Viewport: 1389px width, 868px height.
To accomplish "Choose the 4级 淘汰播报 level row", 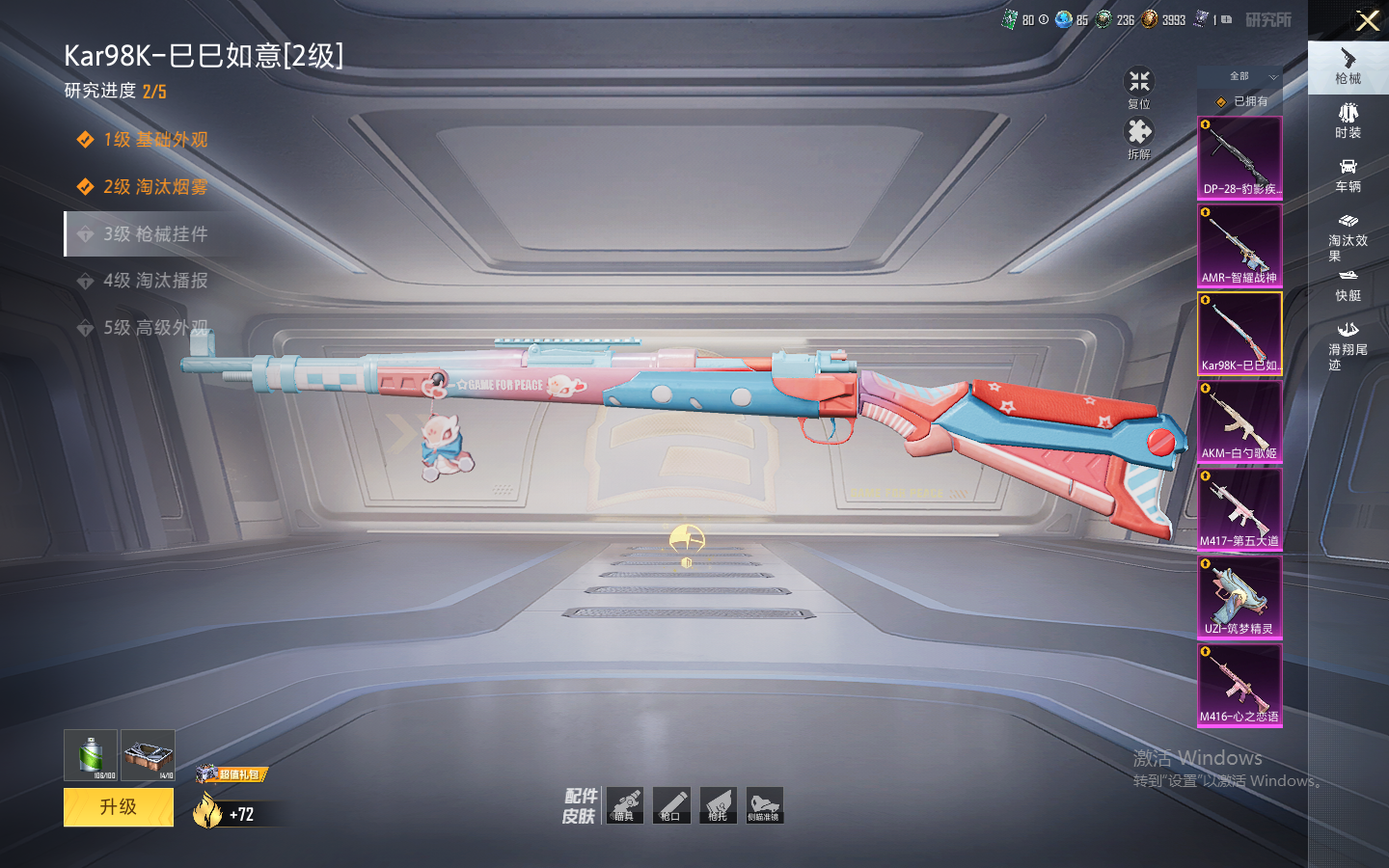I will 154,281.
